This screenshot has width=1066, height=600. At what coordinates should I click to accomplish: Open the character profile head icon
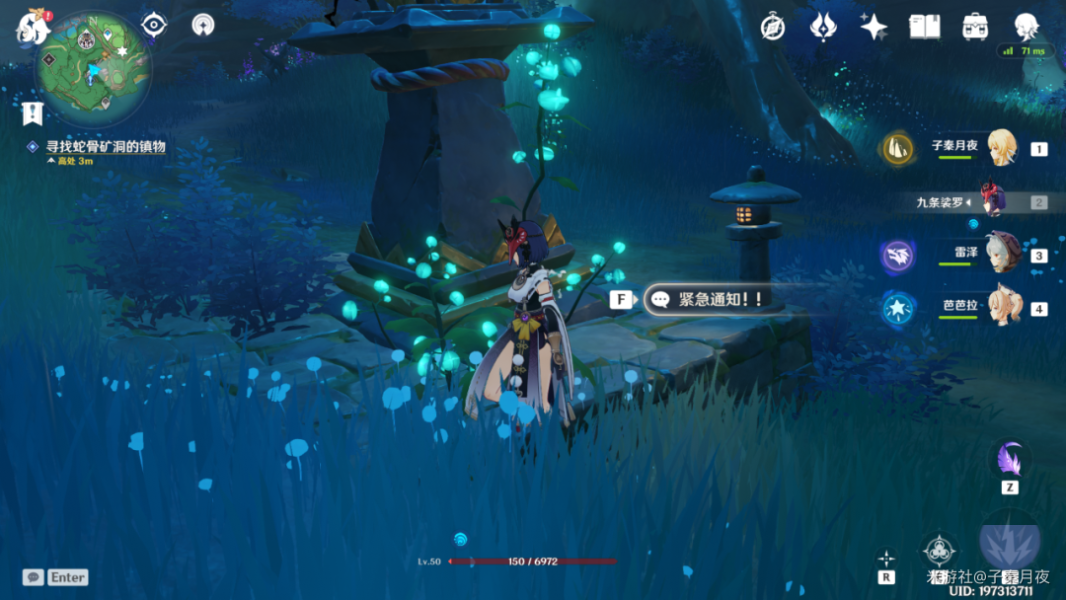point(1026,27)
